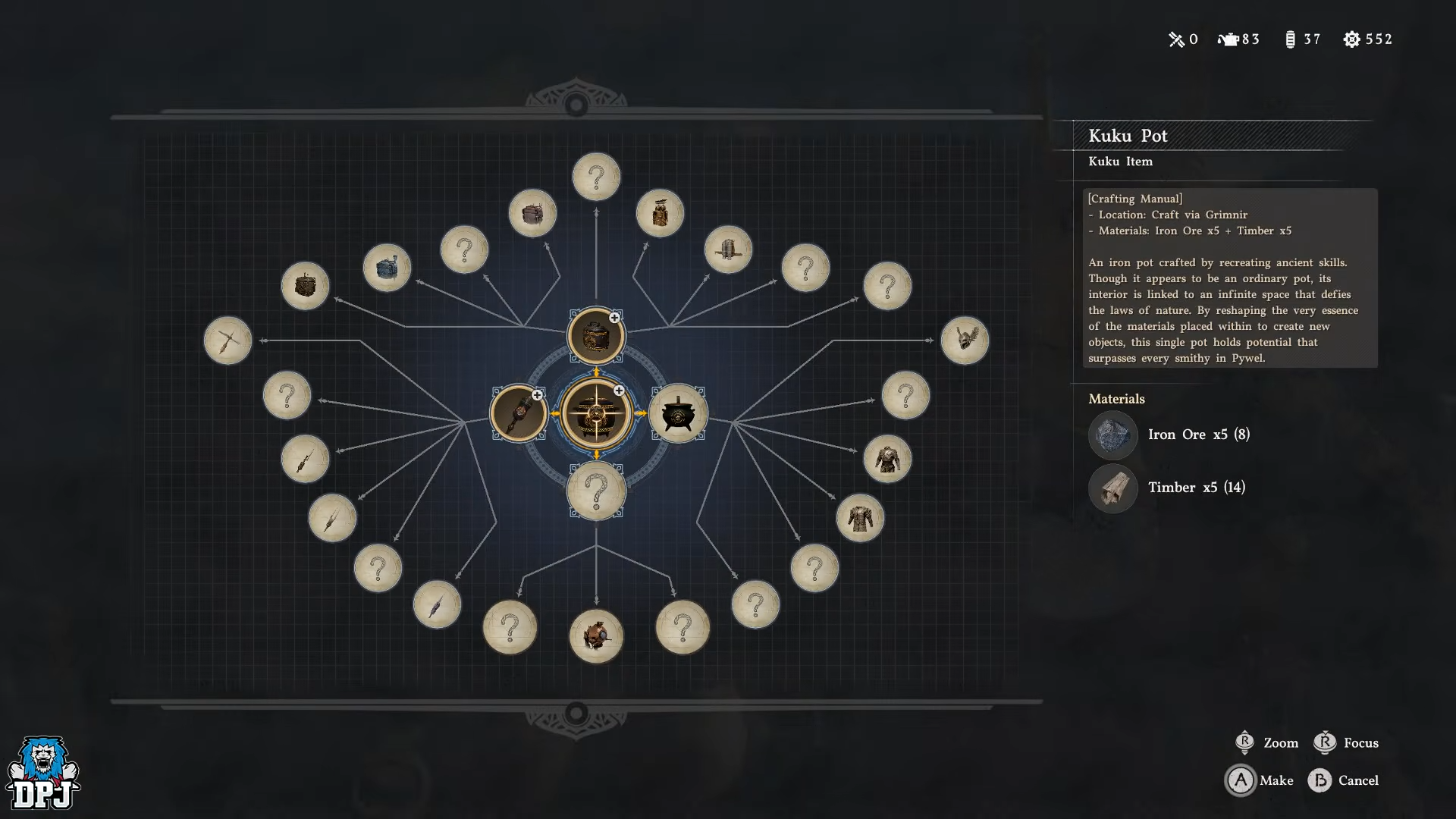Choose the dark studded chest node
The height and width of the screenshot is (819, 1456).
coord(305,286)
